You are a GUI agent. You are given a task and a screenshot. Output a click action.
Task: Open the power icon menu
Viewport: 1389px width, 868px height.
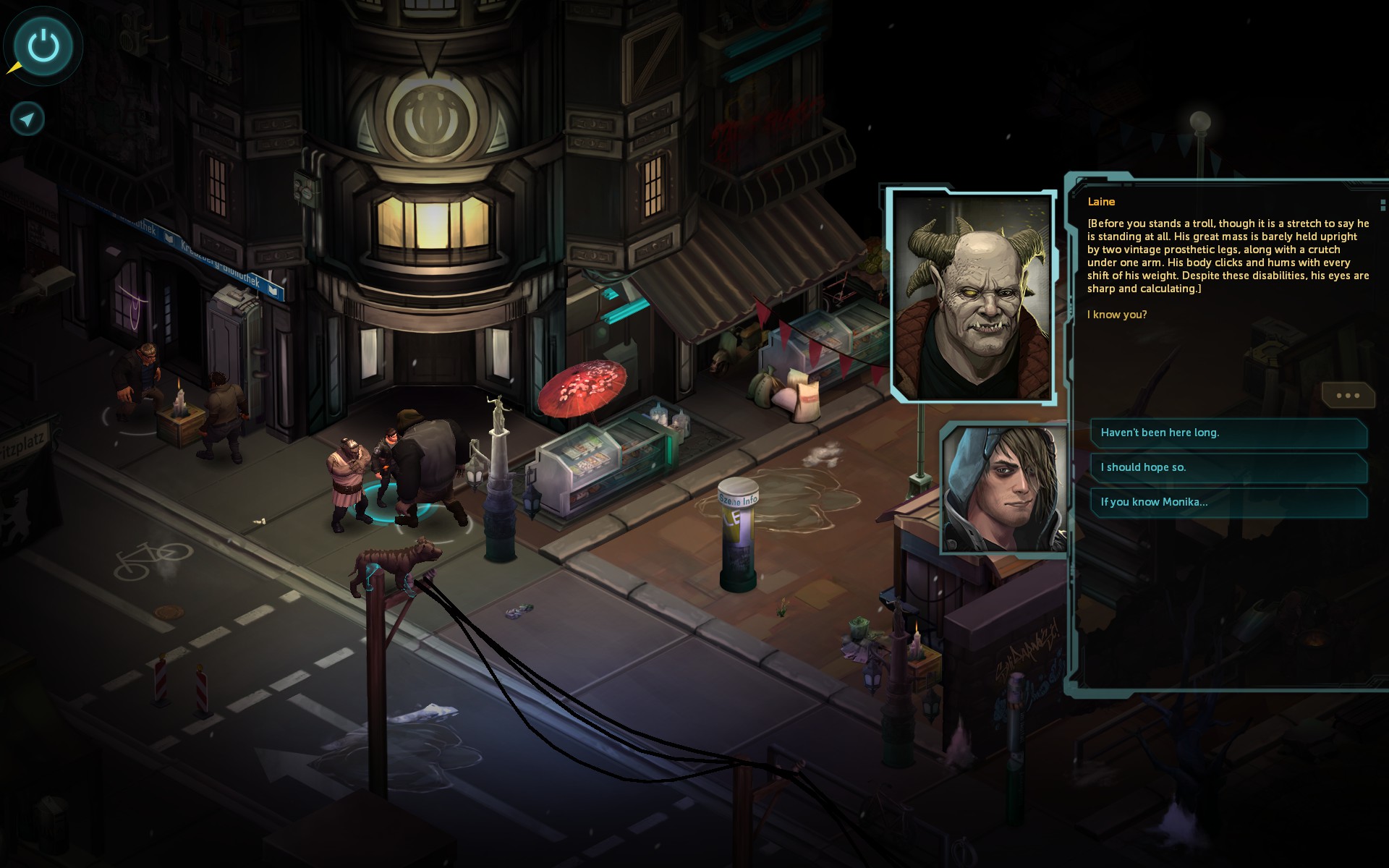coord(43,46)
